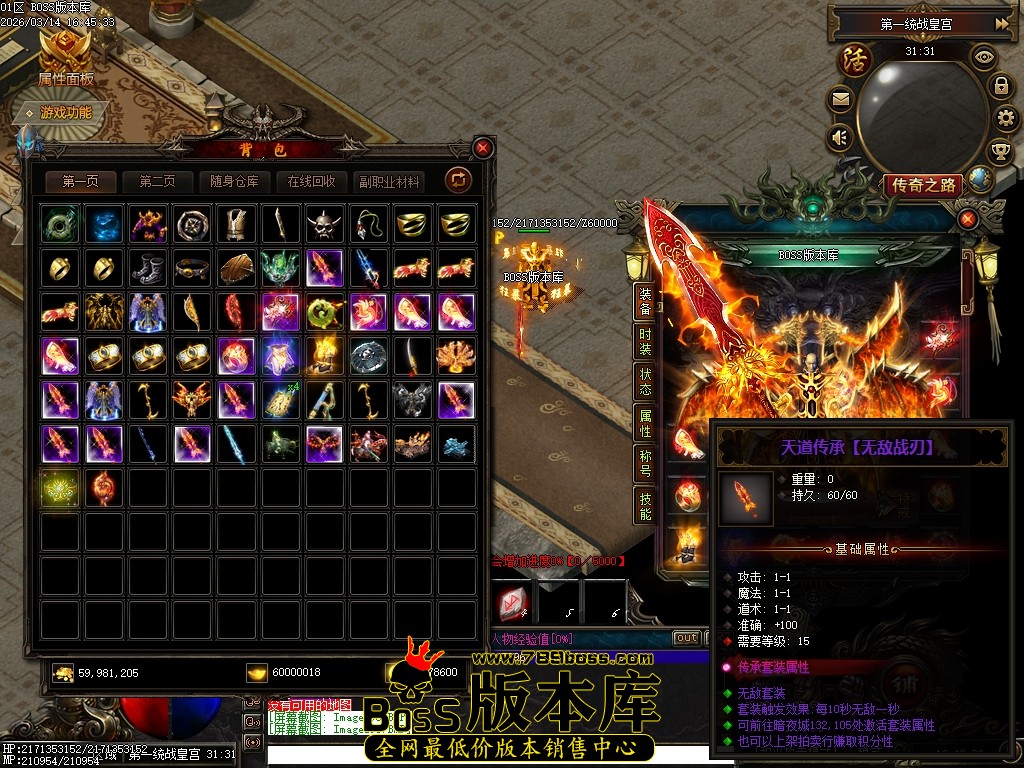Screen dimensions: 1024x768
Task: Select the glowing yellow emblem item
Action: pyautogui.click(x=60, y=487)
